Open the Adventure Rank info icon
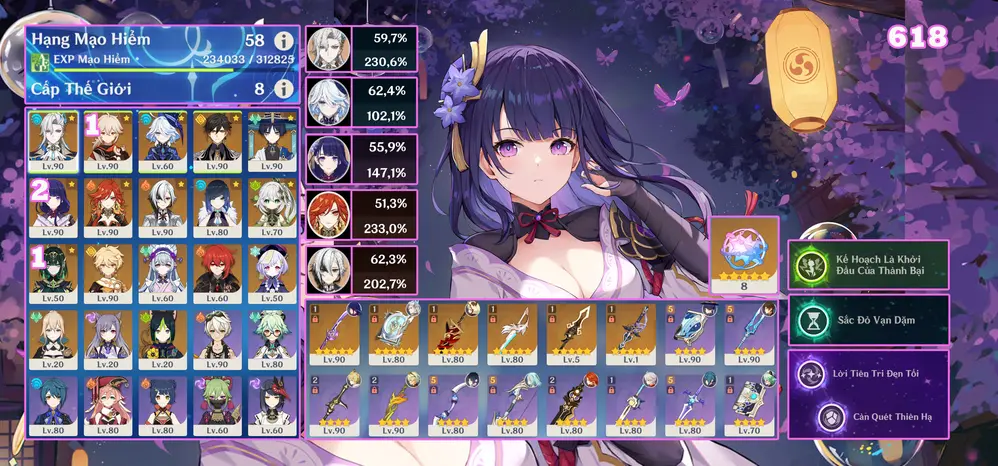The width and height of the screenshot is (998, 466). (283, 42)
